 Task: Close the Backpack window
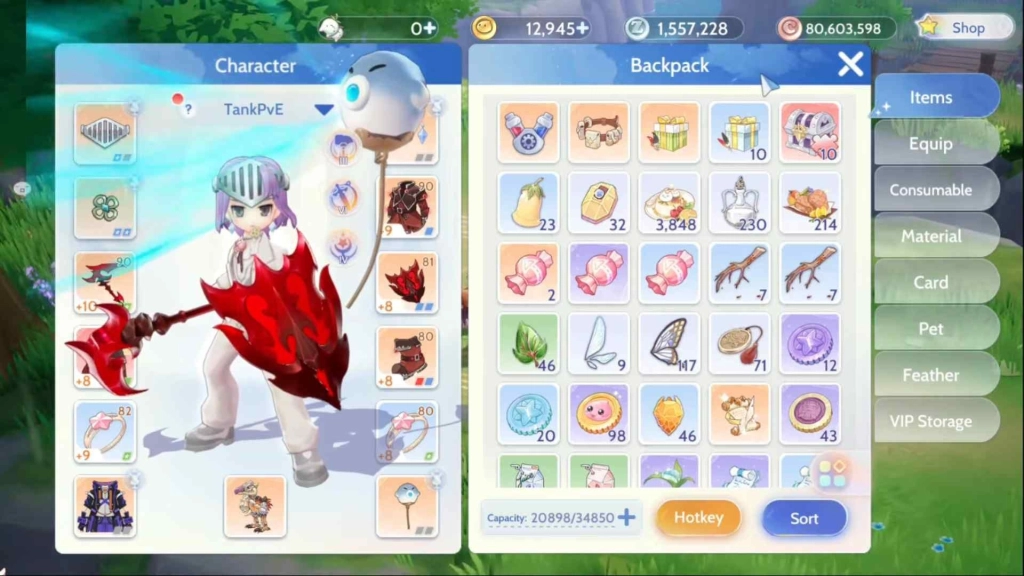(850, 65)
